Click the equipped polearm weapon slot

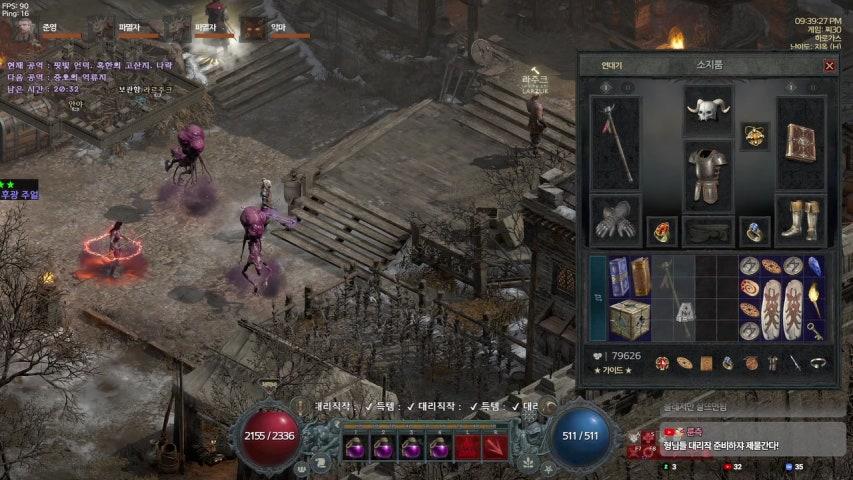coord(614,143)
